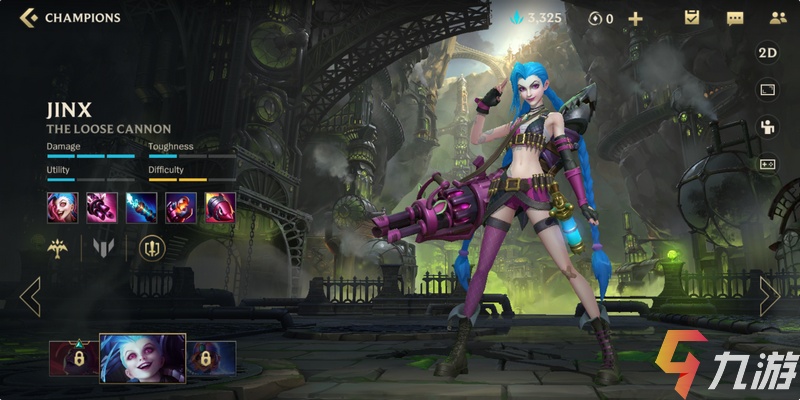The height and width of the screenshot is (400, 800).
Task: Show the next champion with right arrow
Action: pos(769,297)
